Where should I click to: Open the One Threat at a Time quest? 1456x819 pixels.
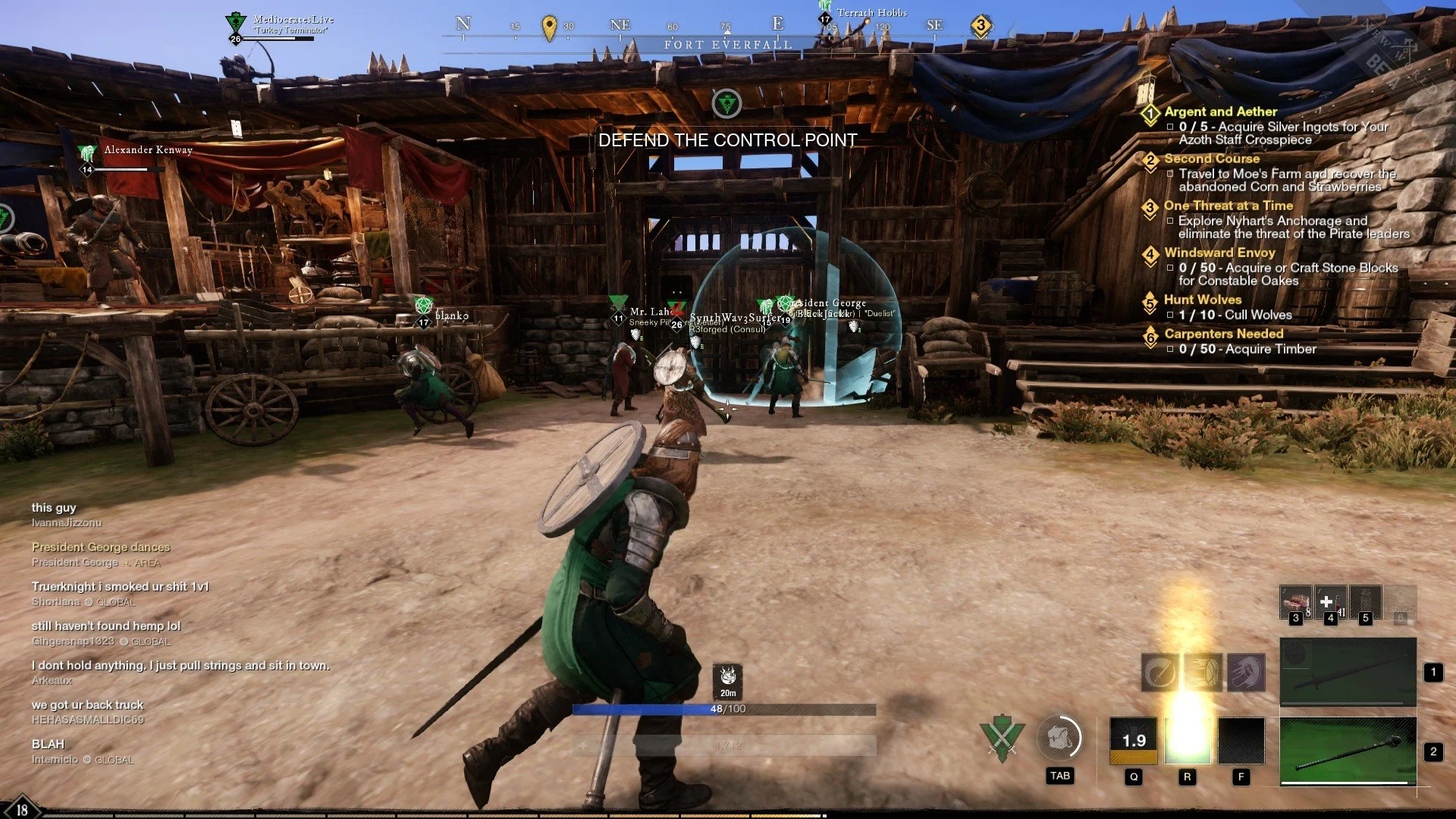click(1228, 206)
